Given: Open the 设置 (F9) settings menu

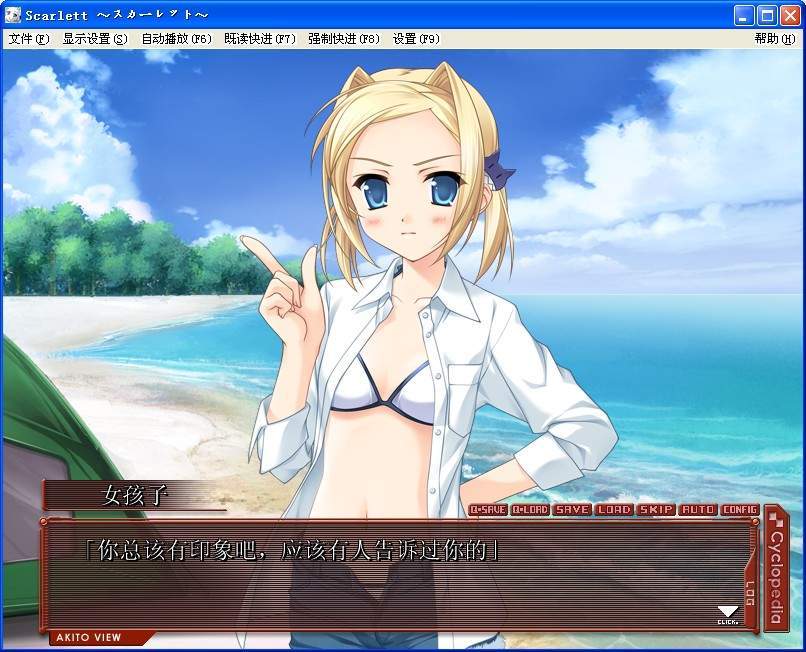Looking at the screenshot, I should click(416, 39).
